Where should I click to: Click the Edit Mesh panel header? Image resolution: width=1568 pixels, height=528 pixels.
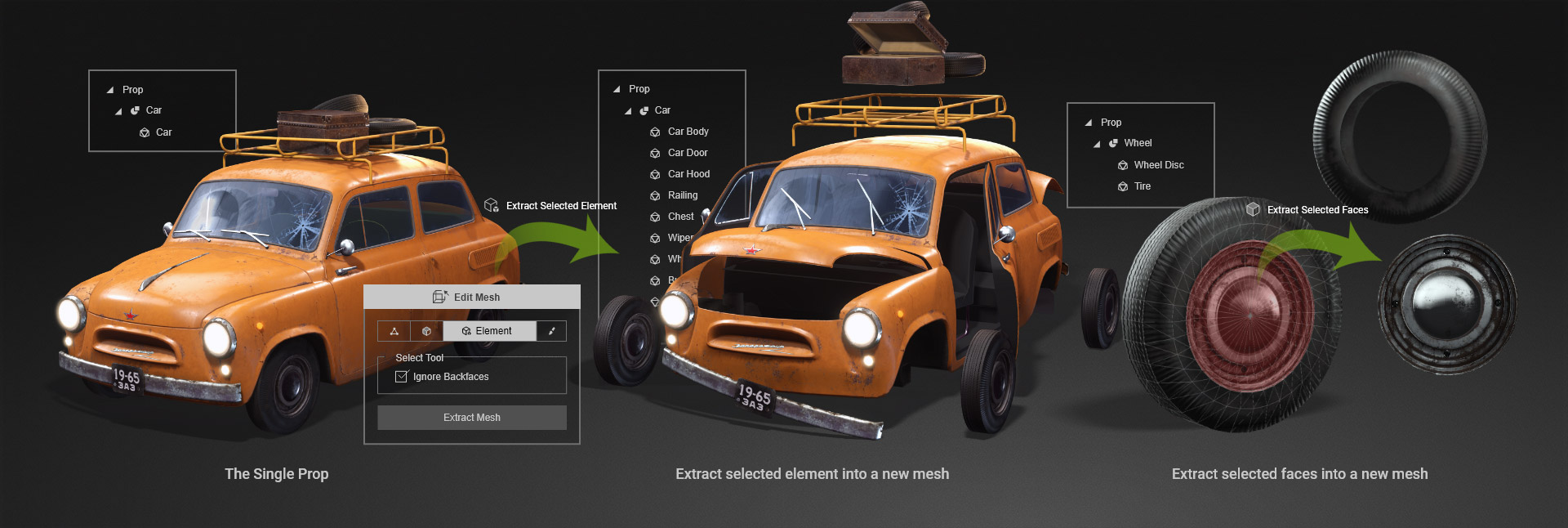pos(471,297)
